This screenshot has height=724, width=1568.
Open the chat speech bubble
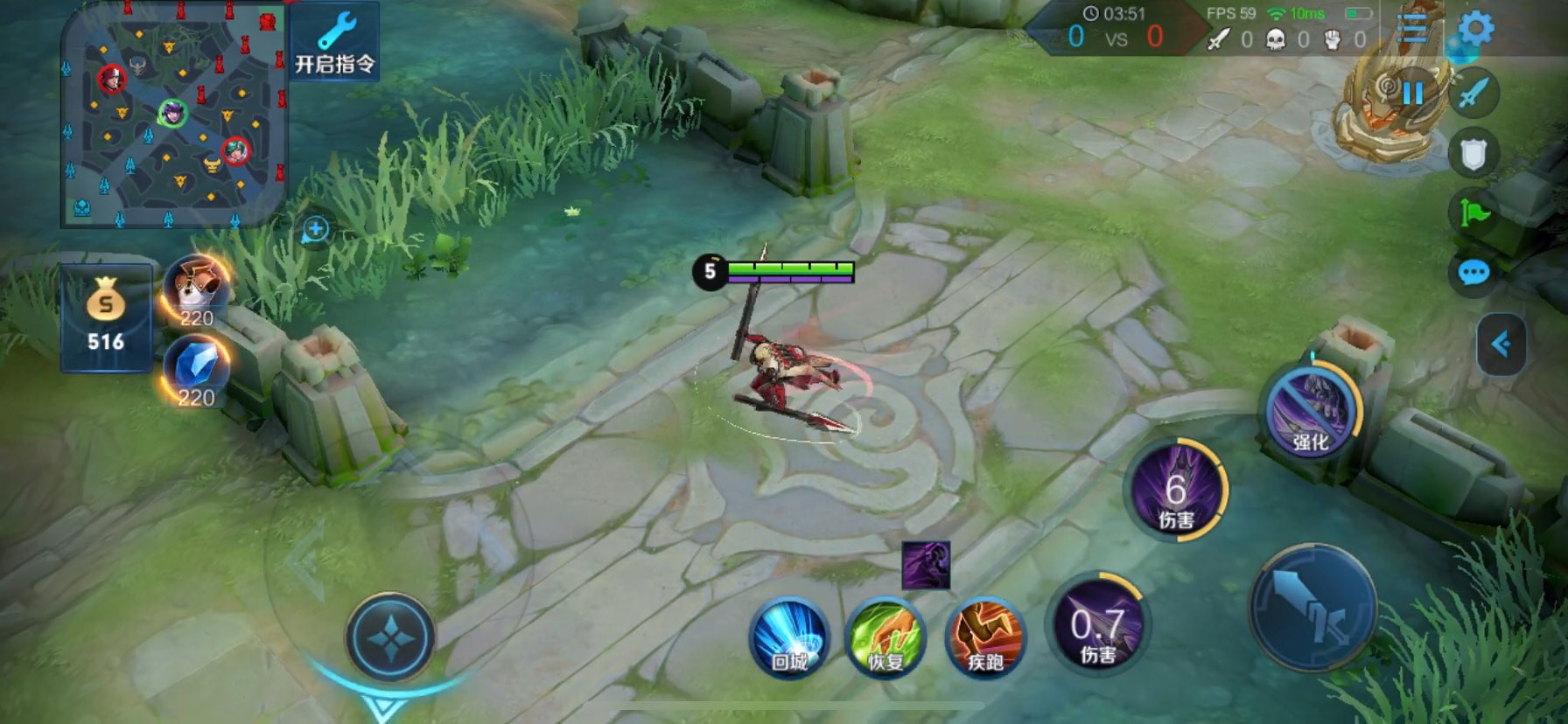coord(1474,273)
